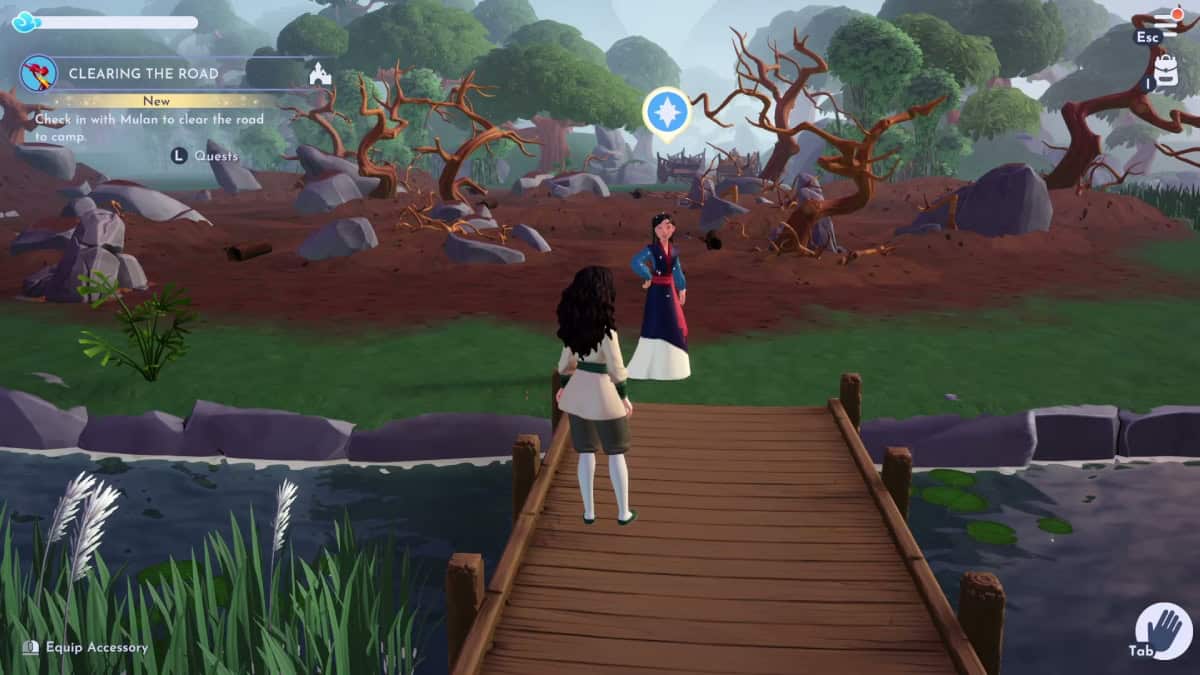
Task: Click the Mulan quest portrait icon
Action: pyautogui.click(x=39, y=73)
